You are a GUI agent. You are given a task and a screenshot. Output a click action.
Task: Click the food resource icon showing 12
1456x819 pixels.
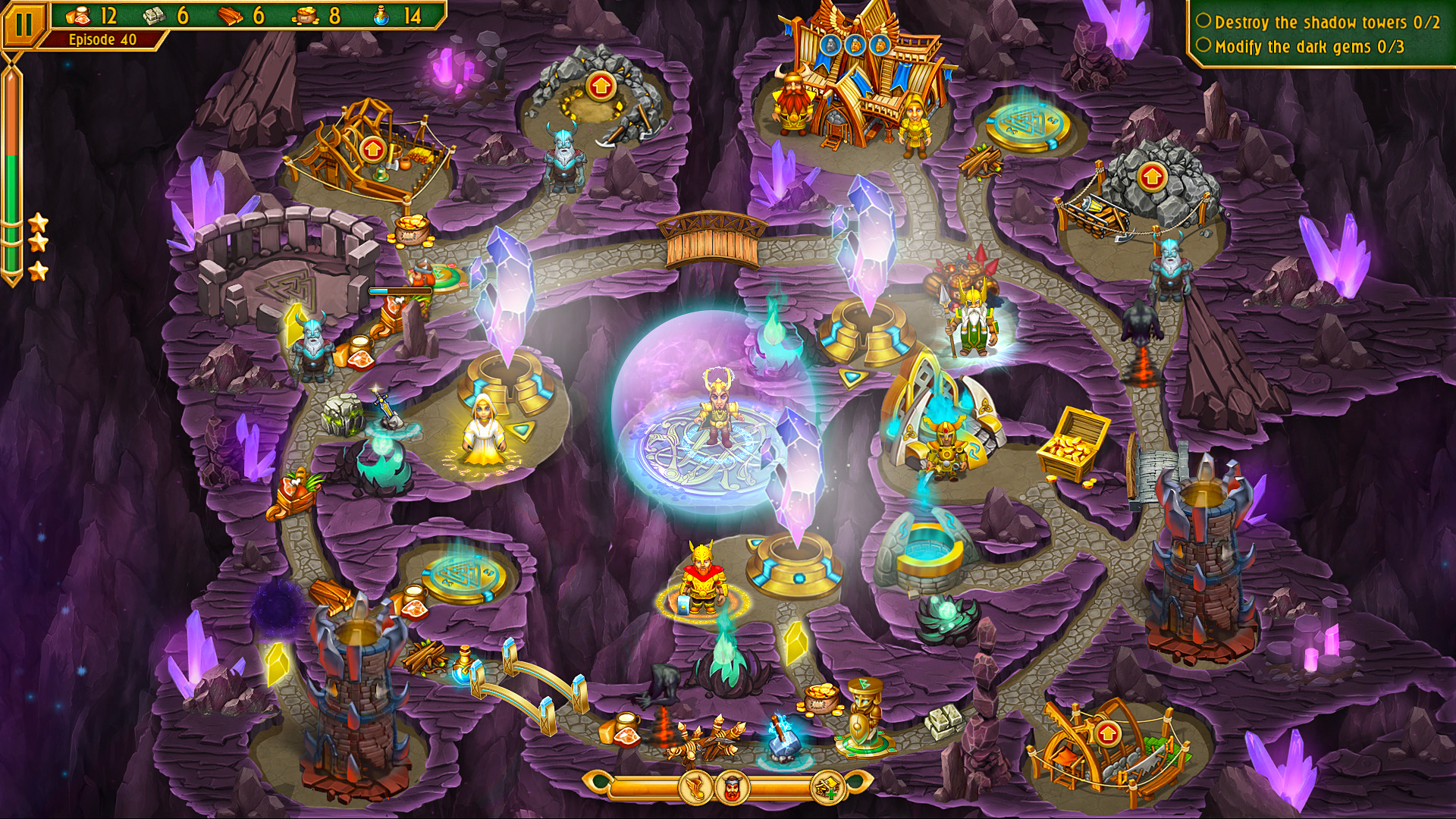coord(80,16)
